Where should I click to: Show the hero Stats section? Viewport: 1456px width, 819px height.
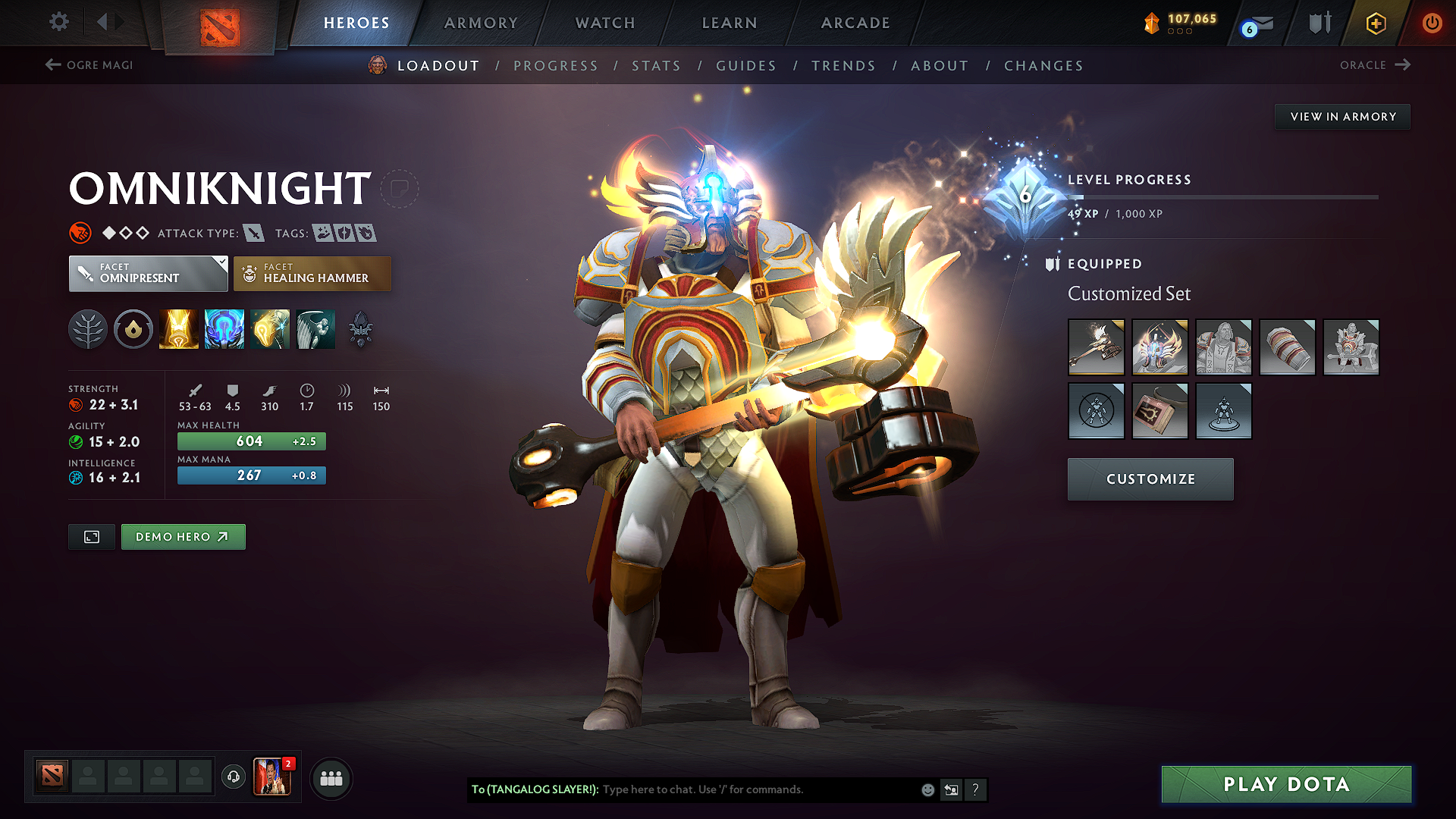coord(656,66)
